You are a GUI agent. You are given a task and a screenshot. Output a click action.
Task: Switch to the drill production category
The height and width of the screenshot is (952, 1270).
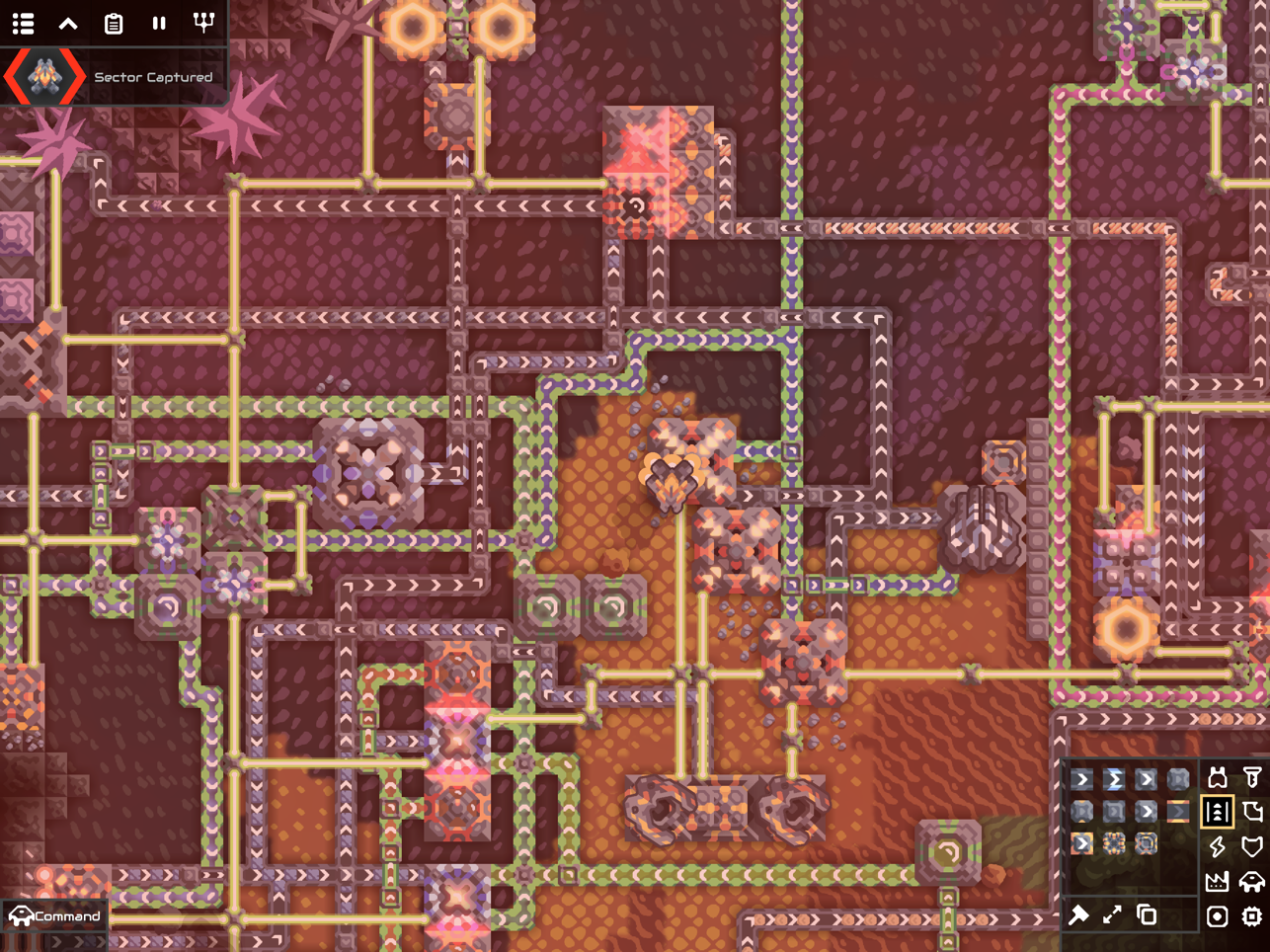tap(1252, 778)
